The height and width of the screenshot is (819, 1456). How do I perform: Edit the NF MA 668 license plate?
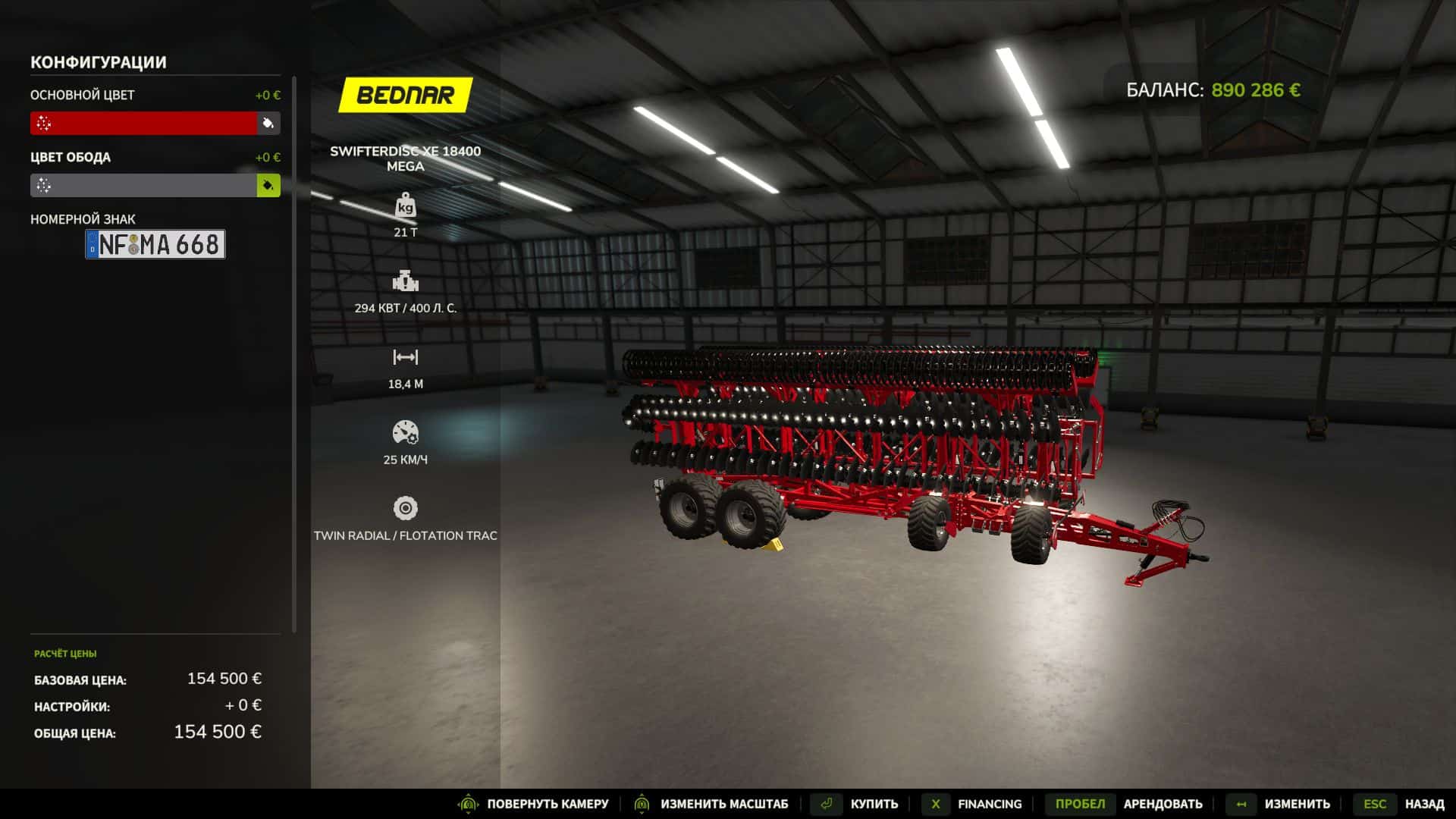click(155, 244)
